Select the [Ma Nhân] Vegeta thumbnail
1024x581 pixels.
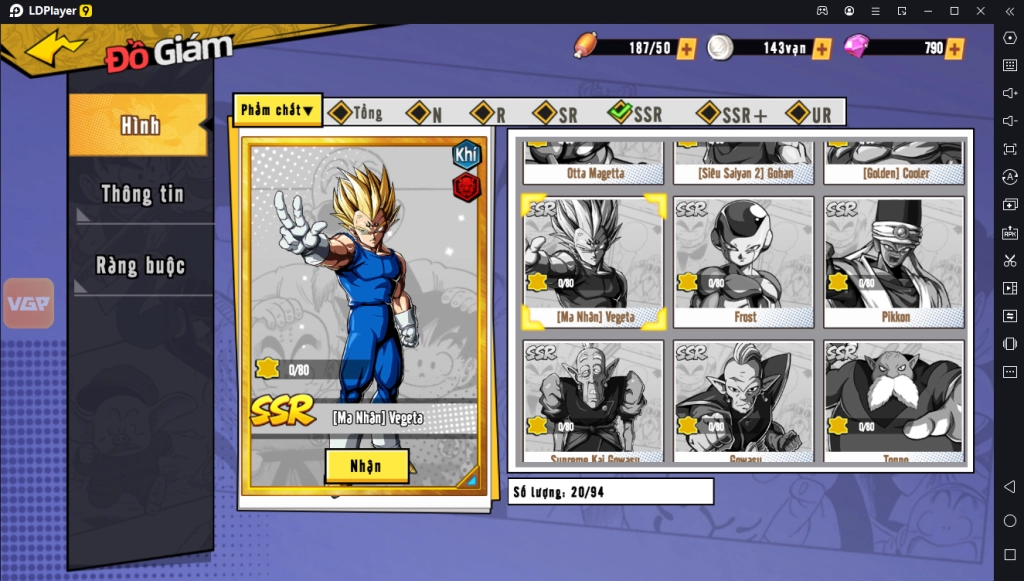(594, 262)
